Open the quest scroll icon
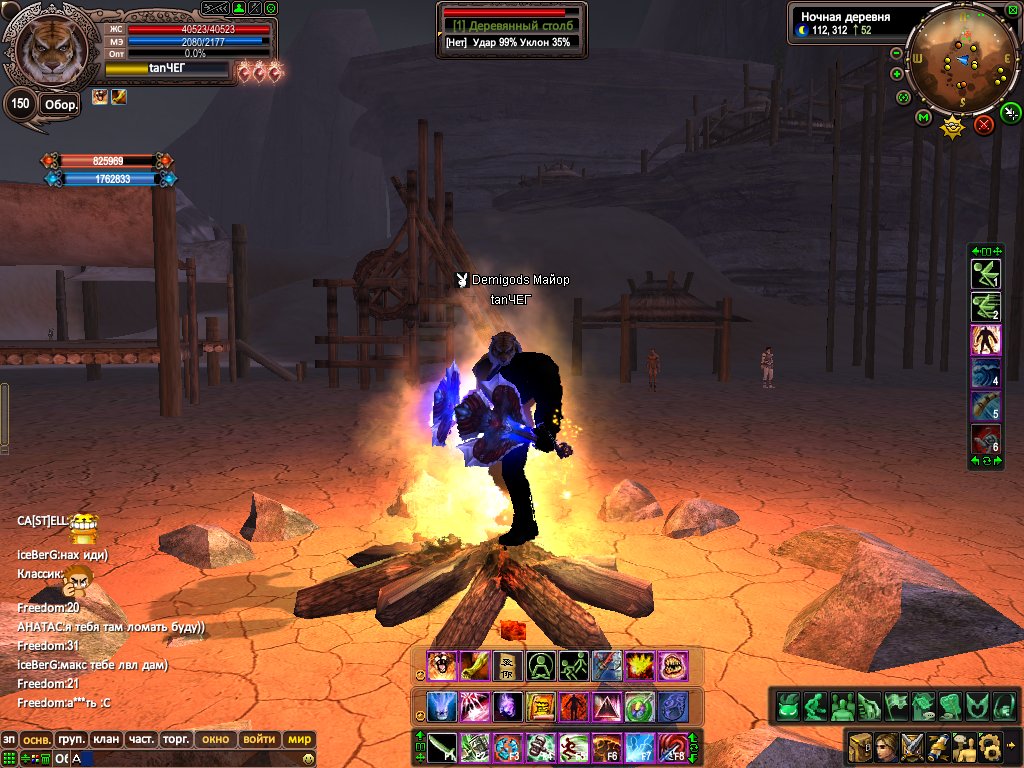This screenshot has width=1024, height=768. [x=938, y=745]
